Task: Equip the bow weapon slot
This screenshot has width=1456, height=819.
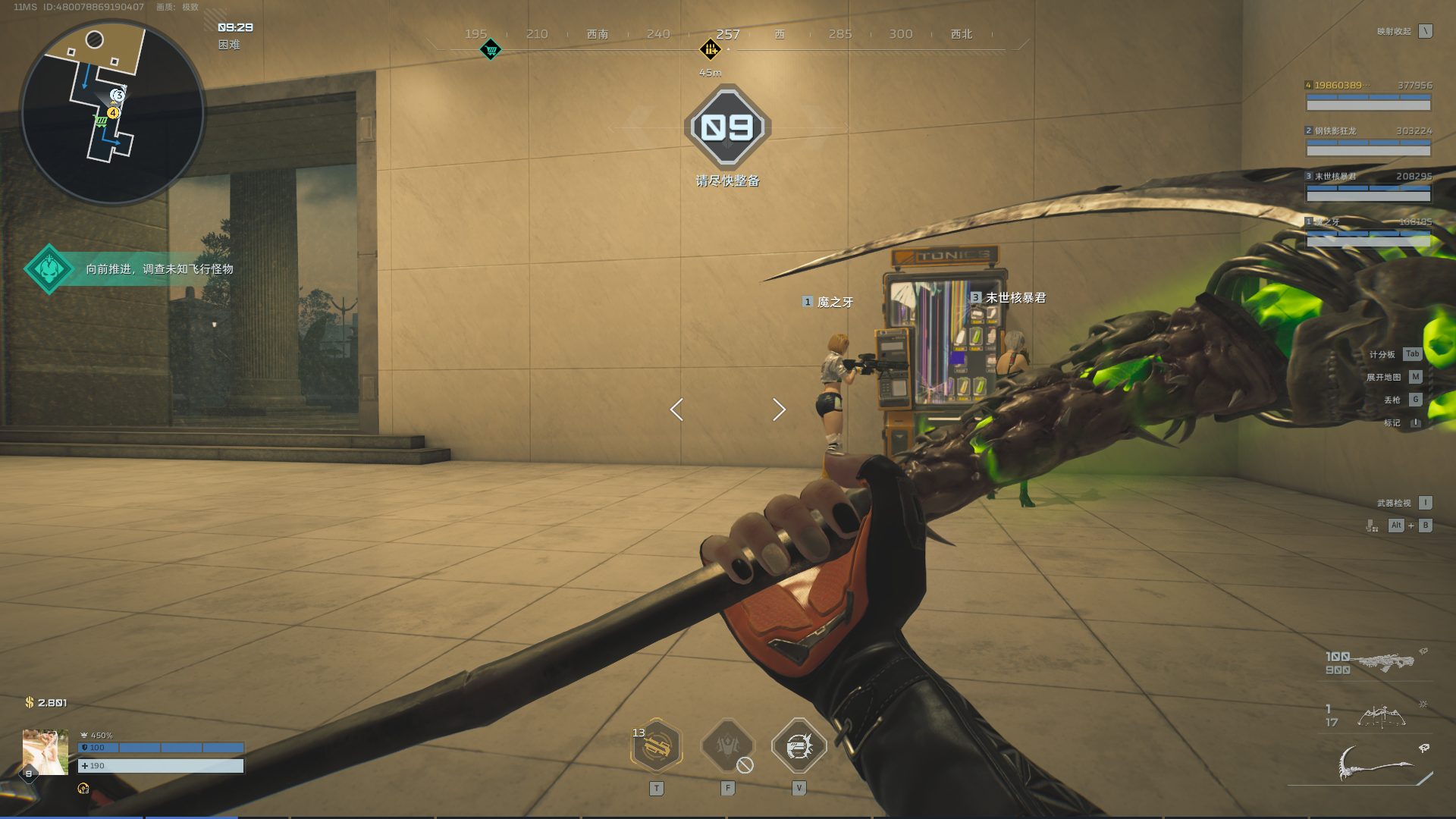Action: [x=1381, y=716]
